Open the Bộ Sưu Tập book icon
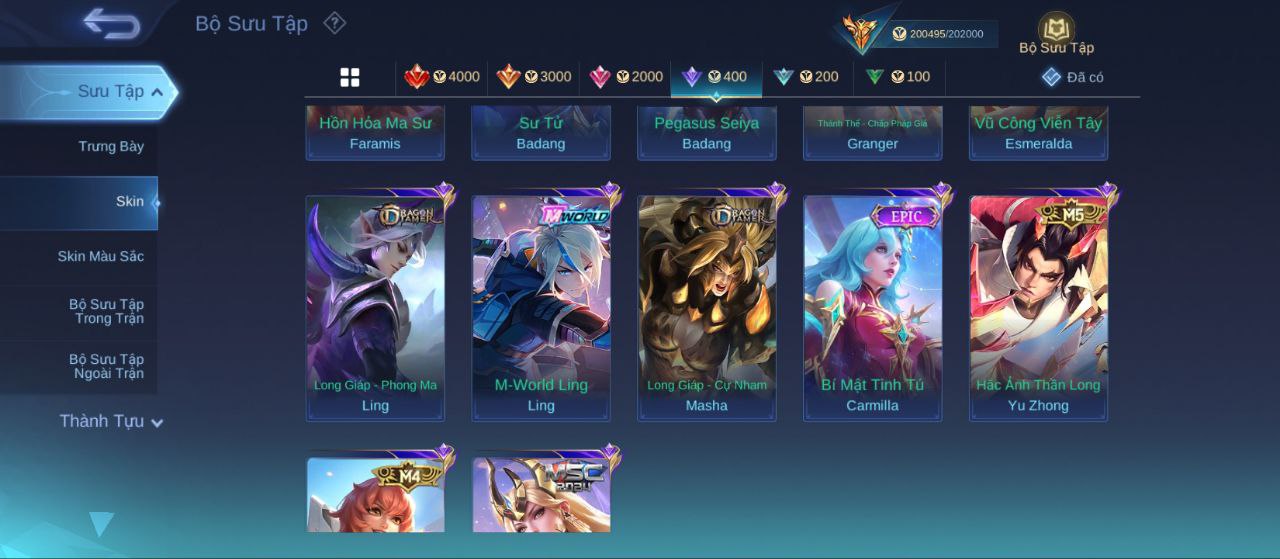Image resolution: width=1280 pixels, height=559 pixels. [x=1056, y=33]
